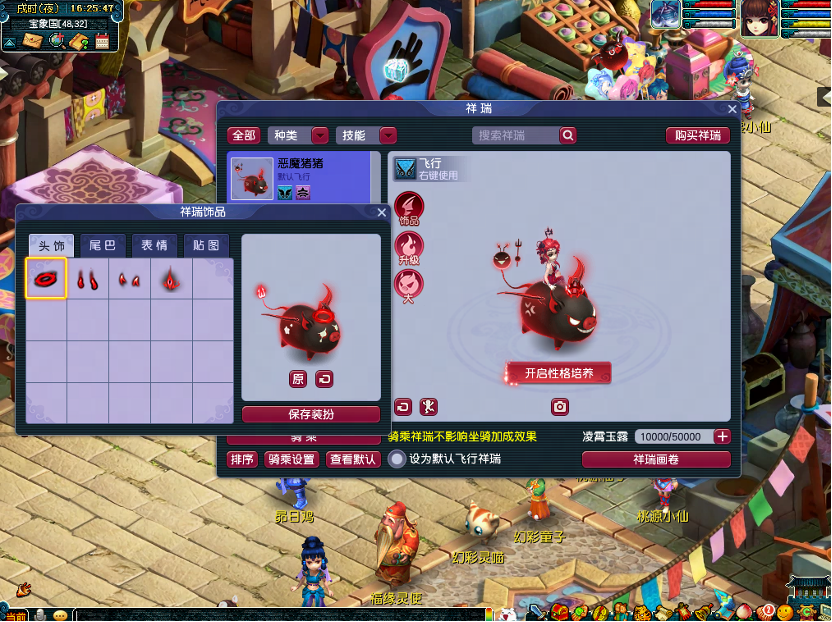
Task: Take a snapshot with the camera button
Action: tap(560, 407)
